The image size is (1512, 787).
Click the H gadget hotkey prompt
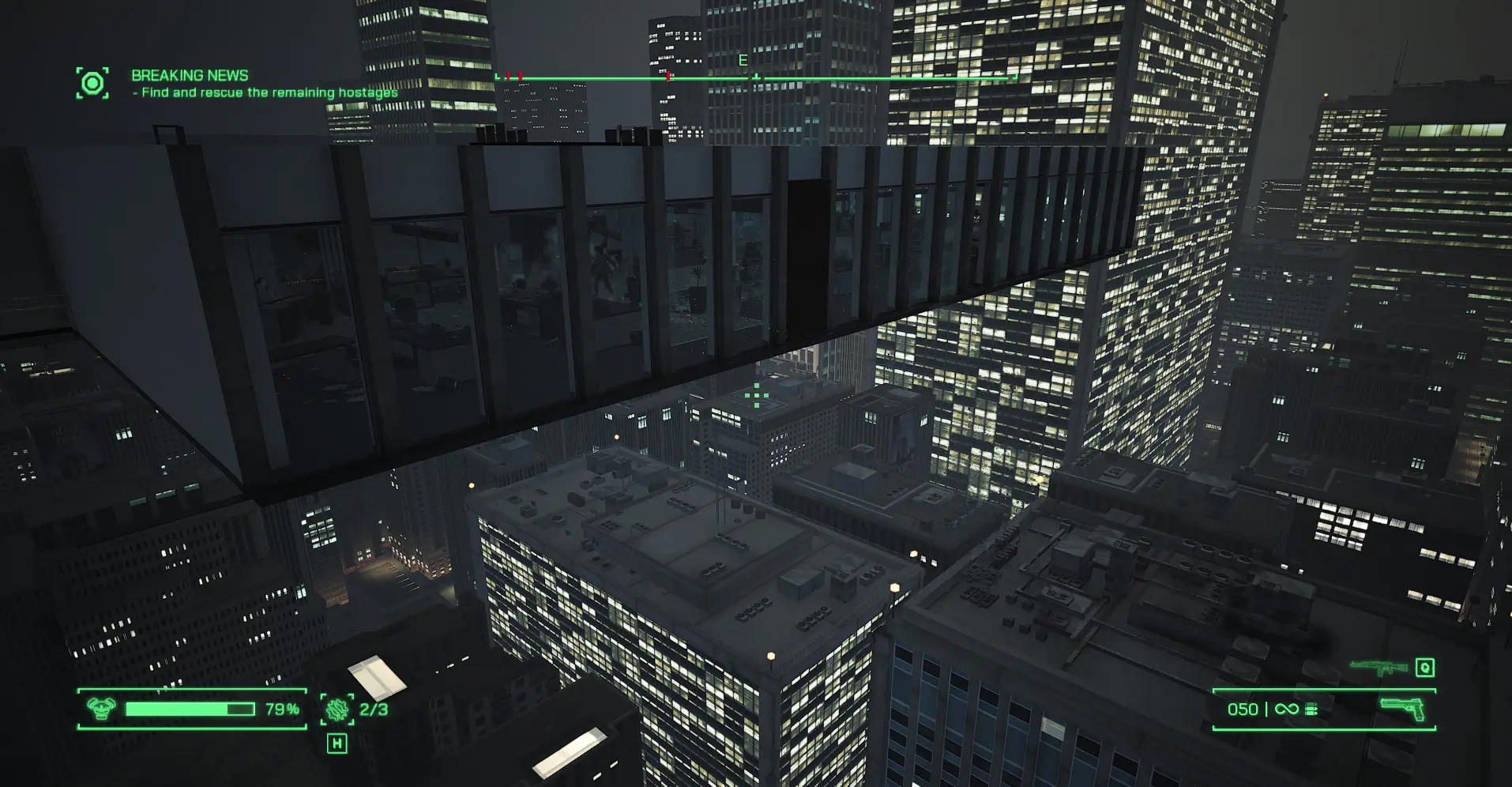[x=338, y=744]
